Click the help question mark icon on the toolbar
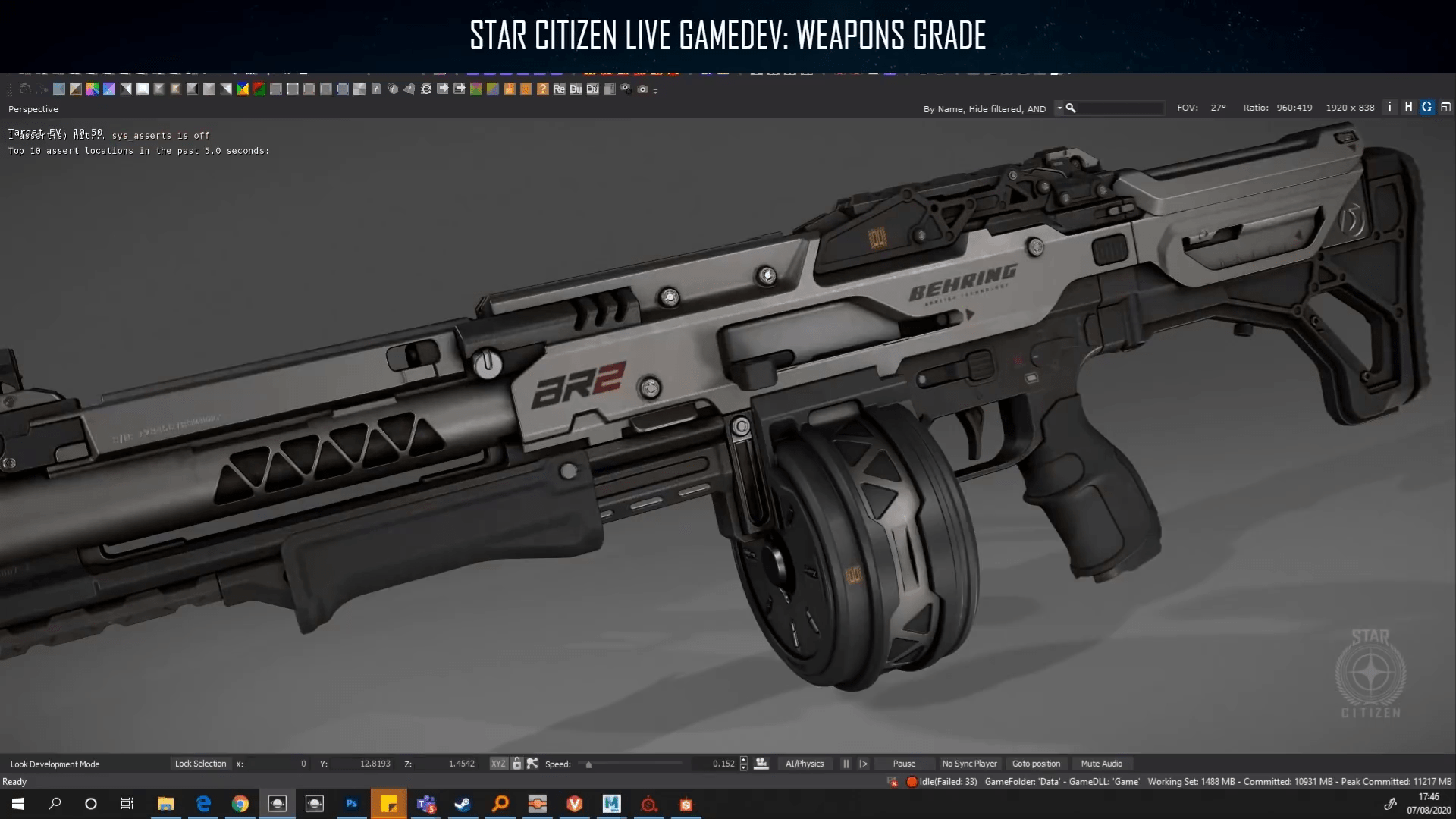Viewport: 1456px width, 819px height. click(x=541, y=89)
